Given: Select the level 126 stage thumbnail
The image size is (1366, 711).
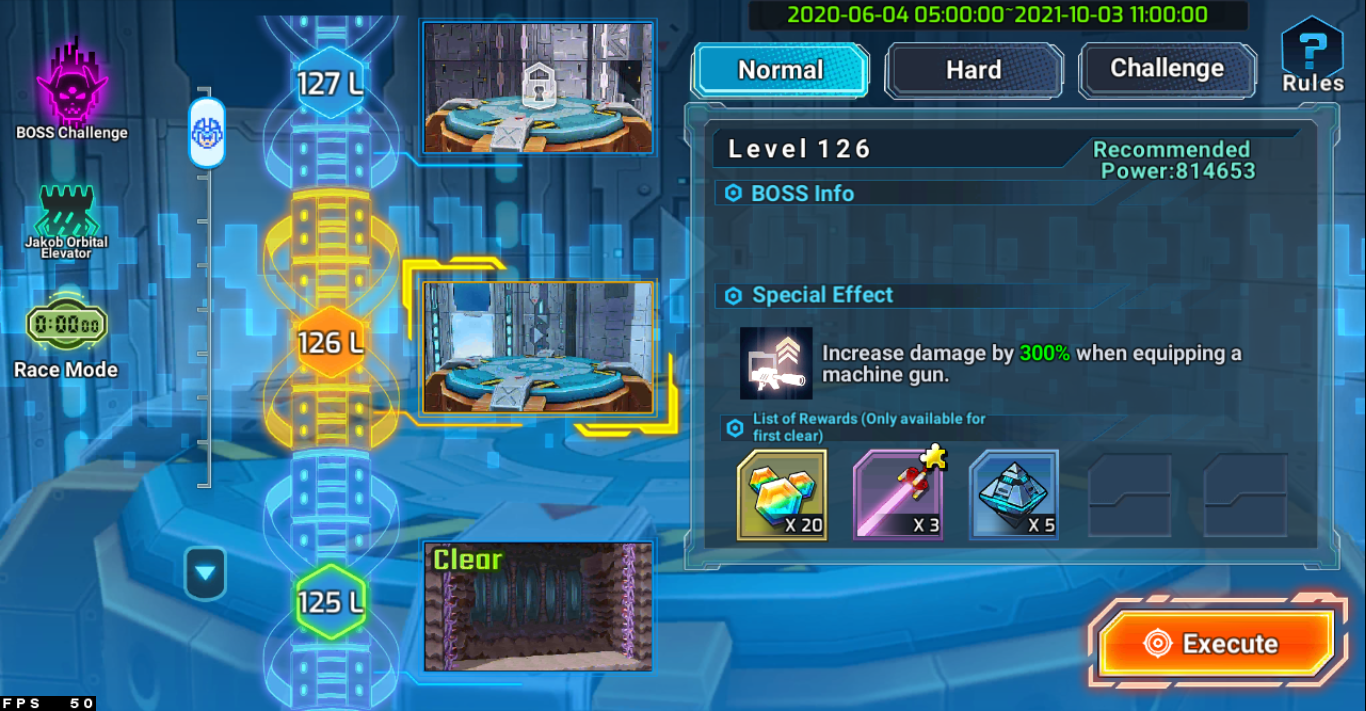Looking at the screenshot, I should pyautogui.click(x=539, y=347).
